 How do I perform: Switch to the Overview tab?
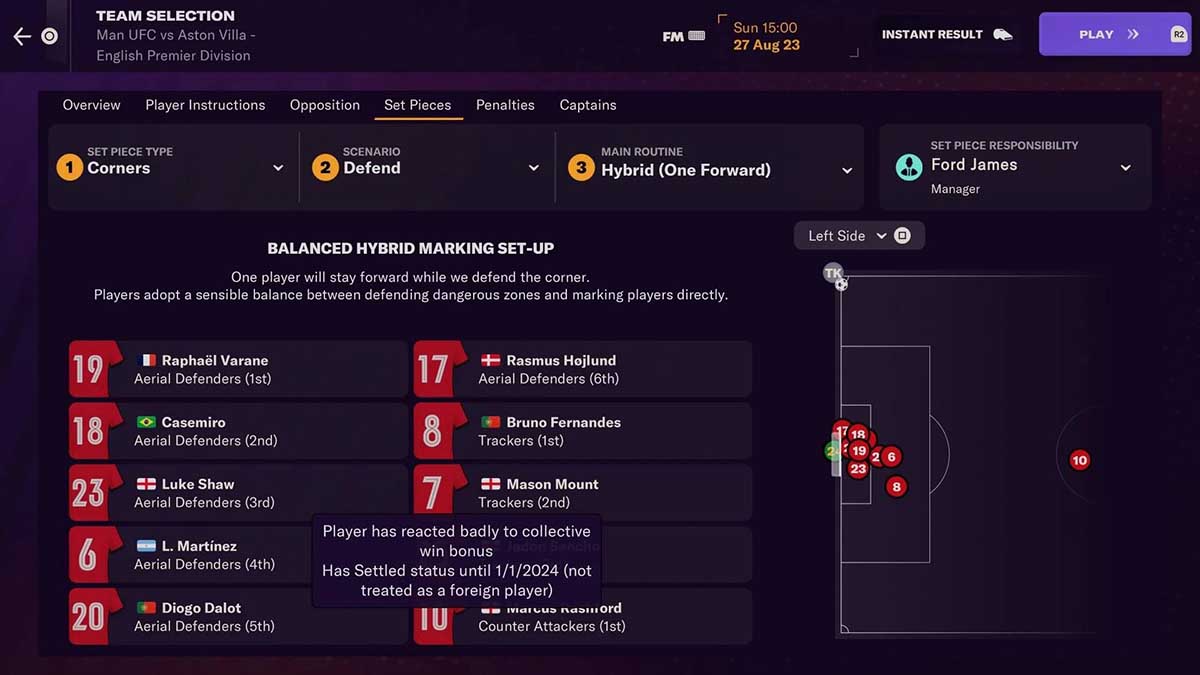point(91,105)
